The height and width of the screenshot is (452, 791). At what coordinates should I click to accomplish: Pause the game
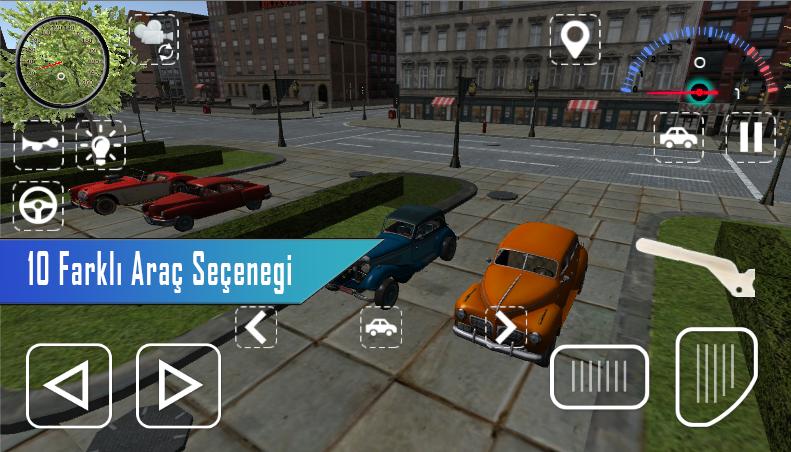tap(750, 137)
